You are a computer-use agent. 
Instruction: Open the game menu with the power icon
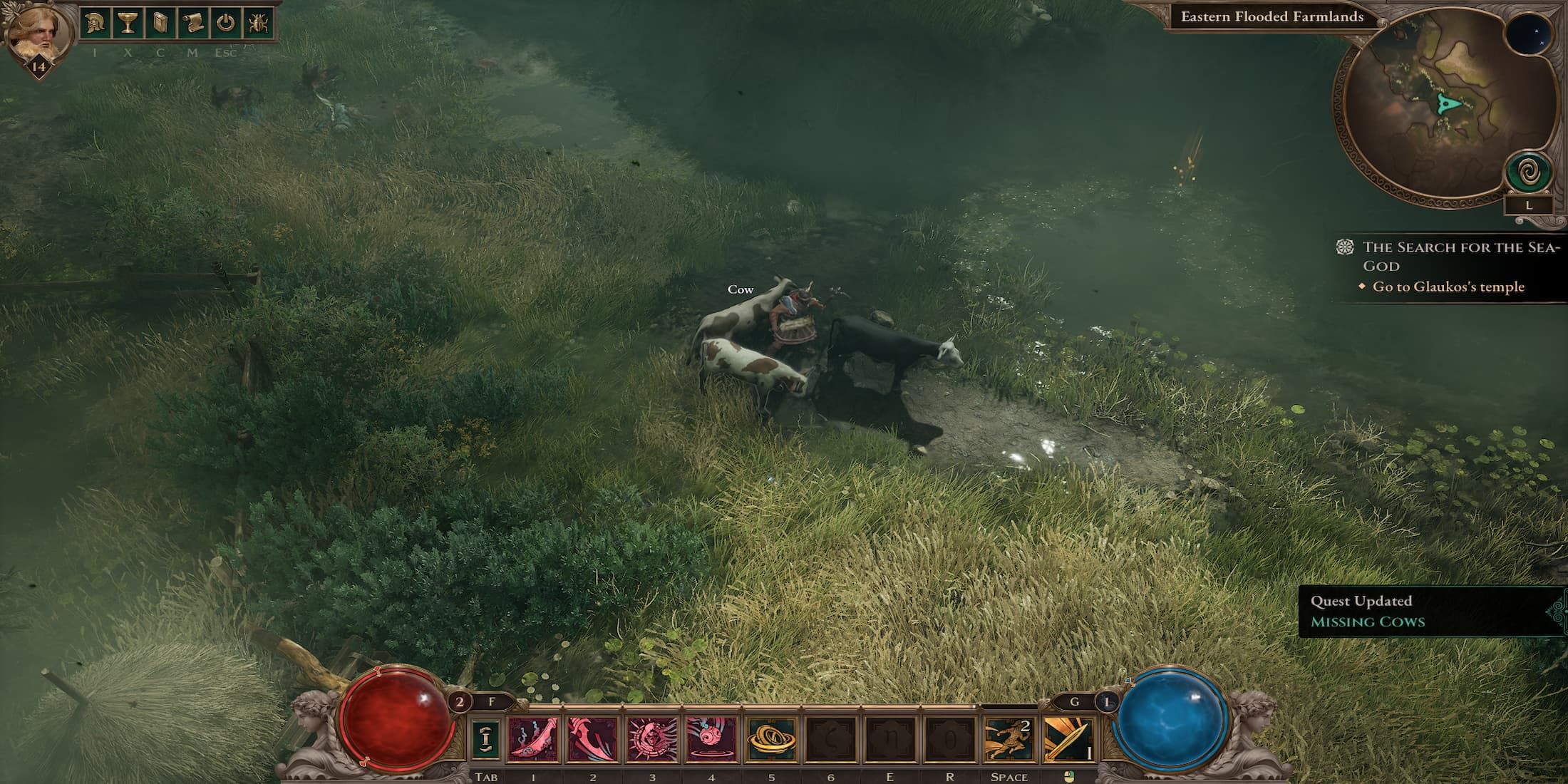coord(225,24)
